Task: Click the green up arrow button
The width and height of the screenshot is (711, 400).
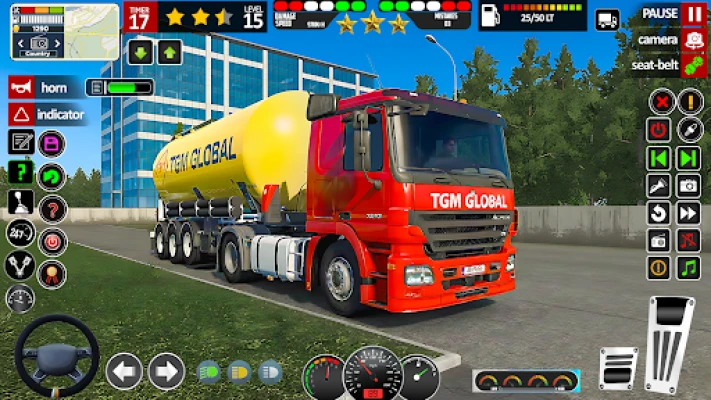Action: pos(169,52)
